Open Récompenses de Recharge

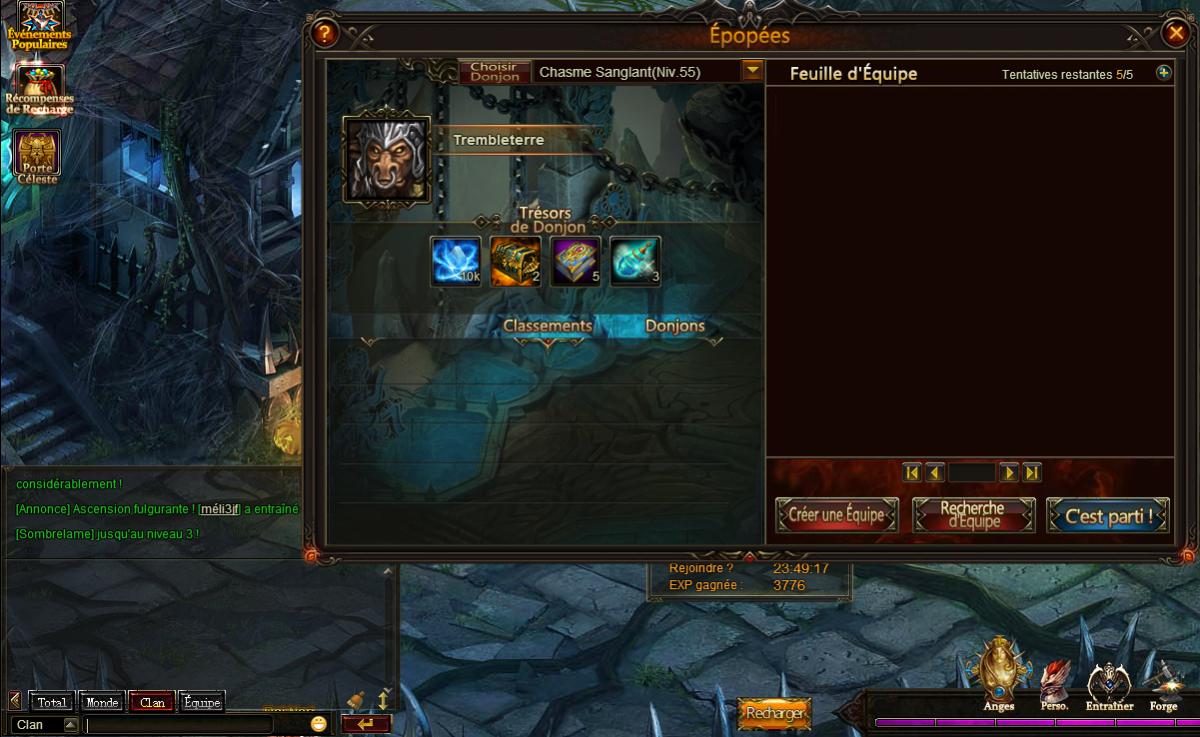(39, 89)
